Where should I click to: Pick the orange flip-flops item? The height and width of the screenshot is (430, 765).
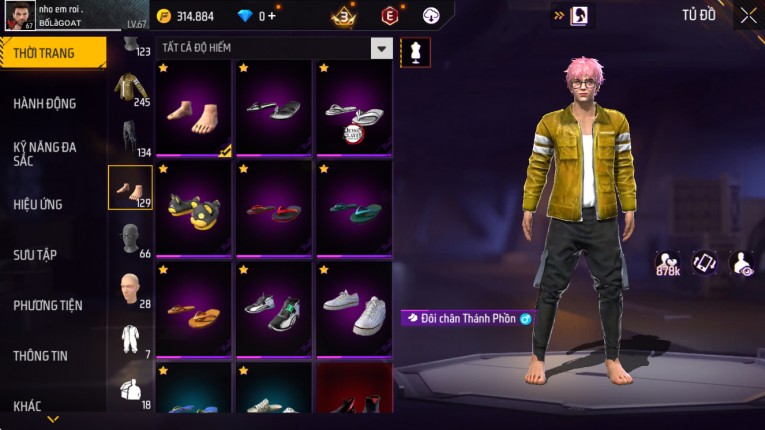[x=194, y=309]
